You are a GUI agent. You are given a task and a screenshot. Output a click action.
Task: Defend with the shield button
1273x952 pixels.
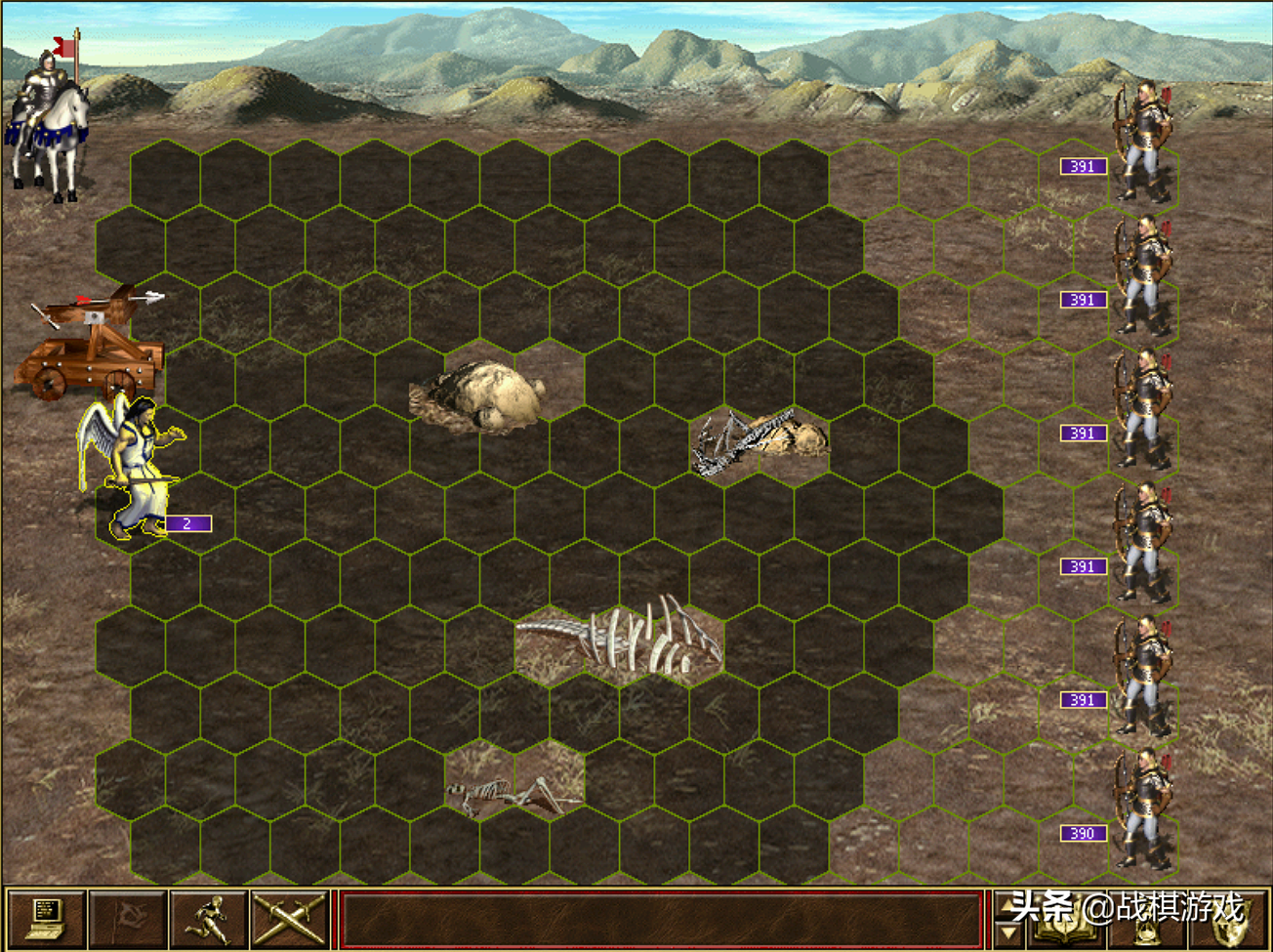coord(1230,923)
